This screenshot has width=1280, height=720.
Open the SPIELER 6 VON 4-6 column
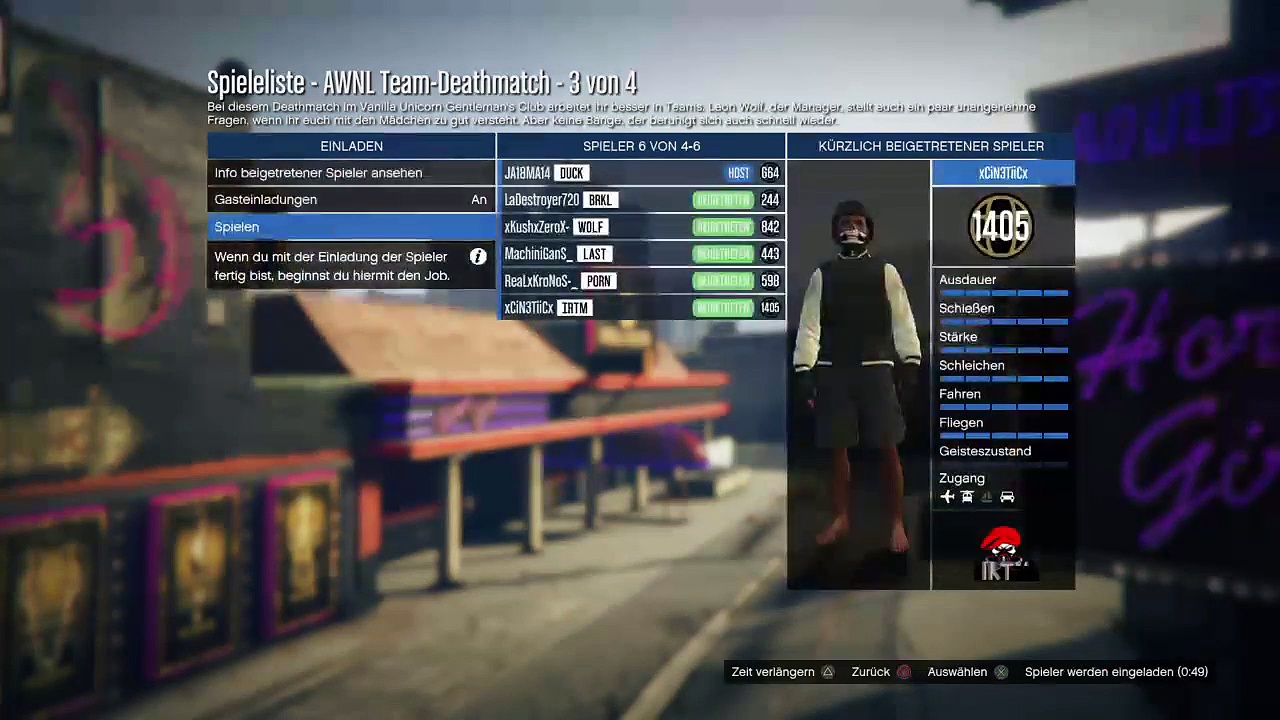(641, 146)
